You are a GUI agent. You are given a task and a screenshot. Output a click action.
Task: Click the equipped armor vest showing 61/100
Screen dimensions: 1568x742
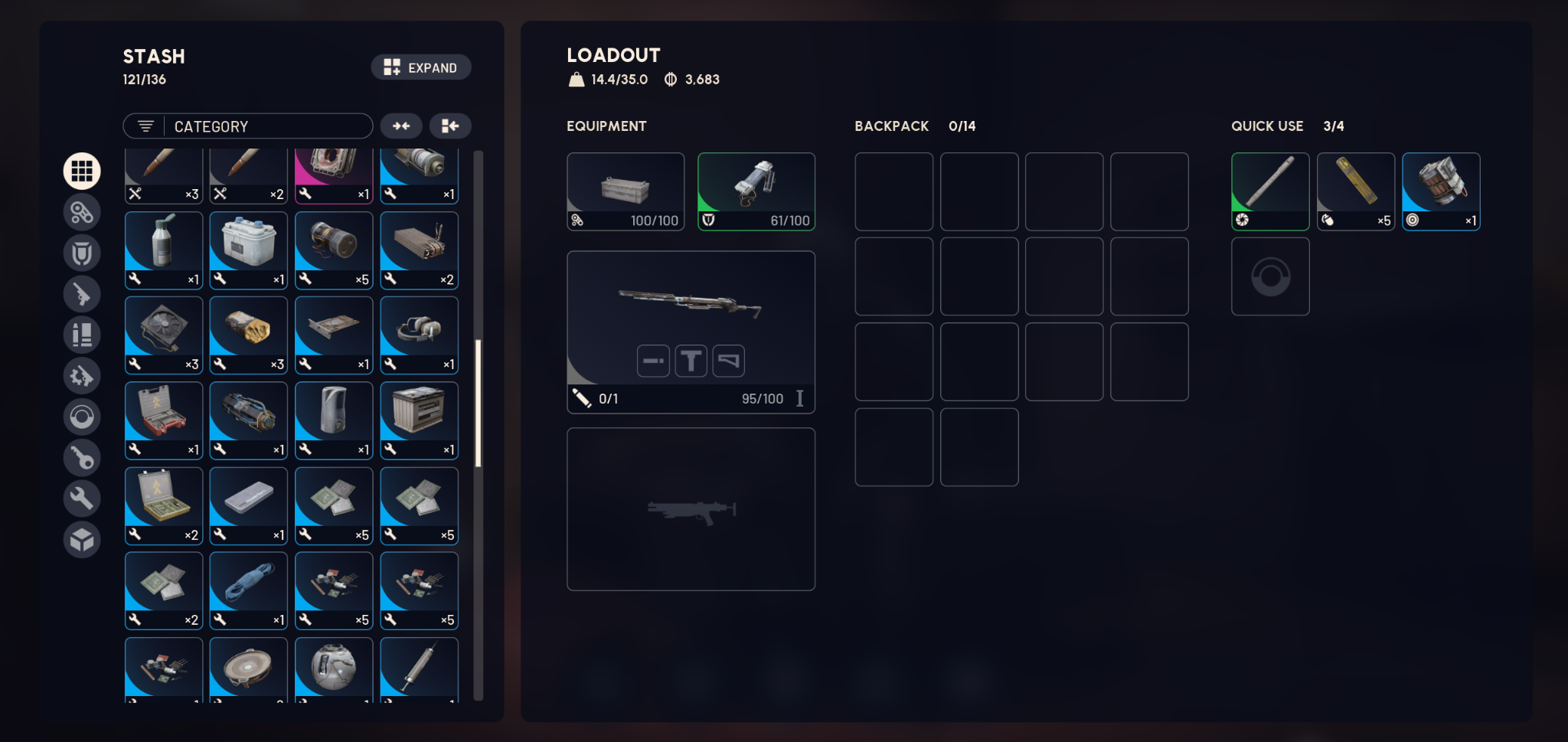pyautogui.click(x=756, y=190)
